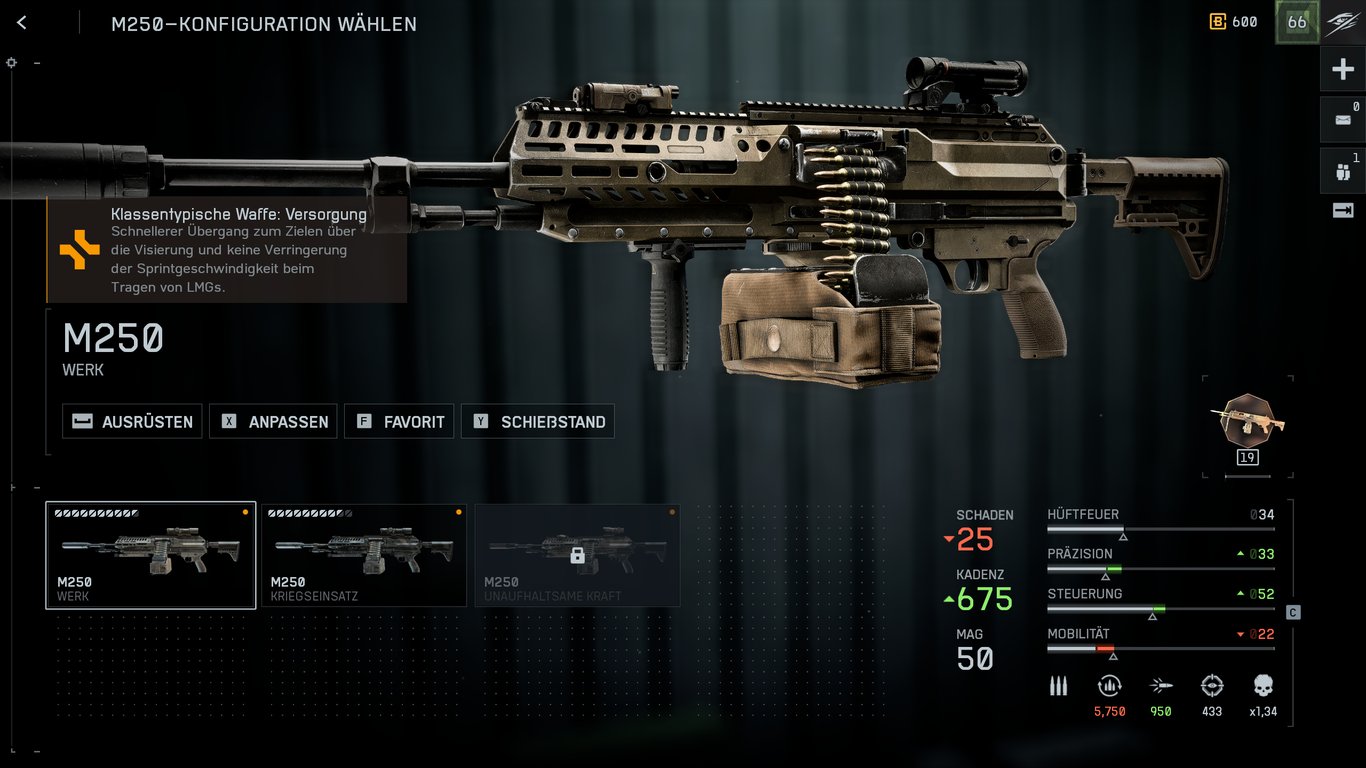Click the reload stats icon above 5,750
The image size is (1366, 768).
[x=1110, y=687]
